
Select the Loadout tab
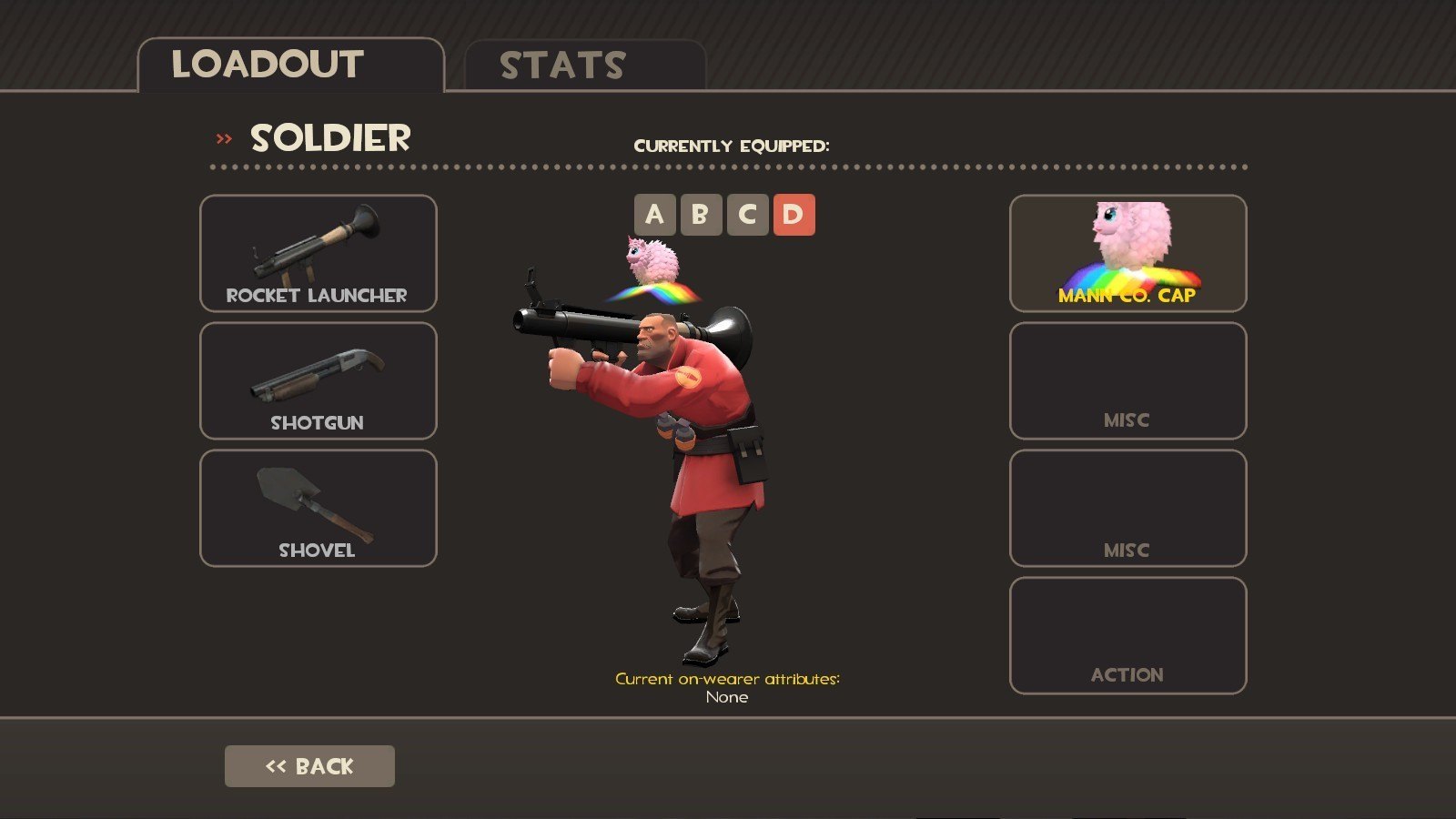(289, 66)
